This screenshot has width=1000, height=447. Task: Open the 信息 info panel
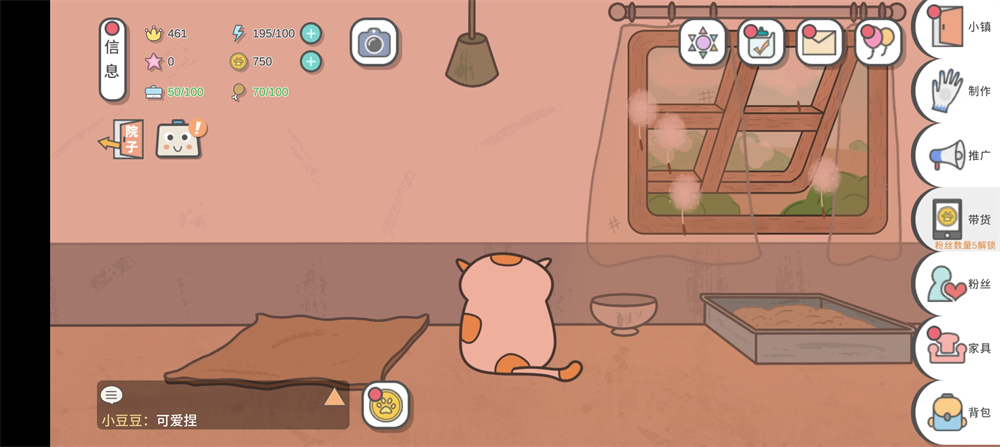[112, 60]
